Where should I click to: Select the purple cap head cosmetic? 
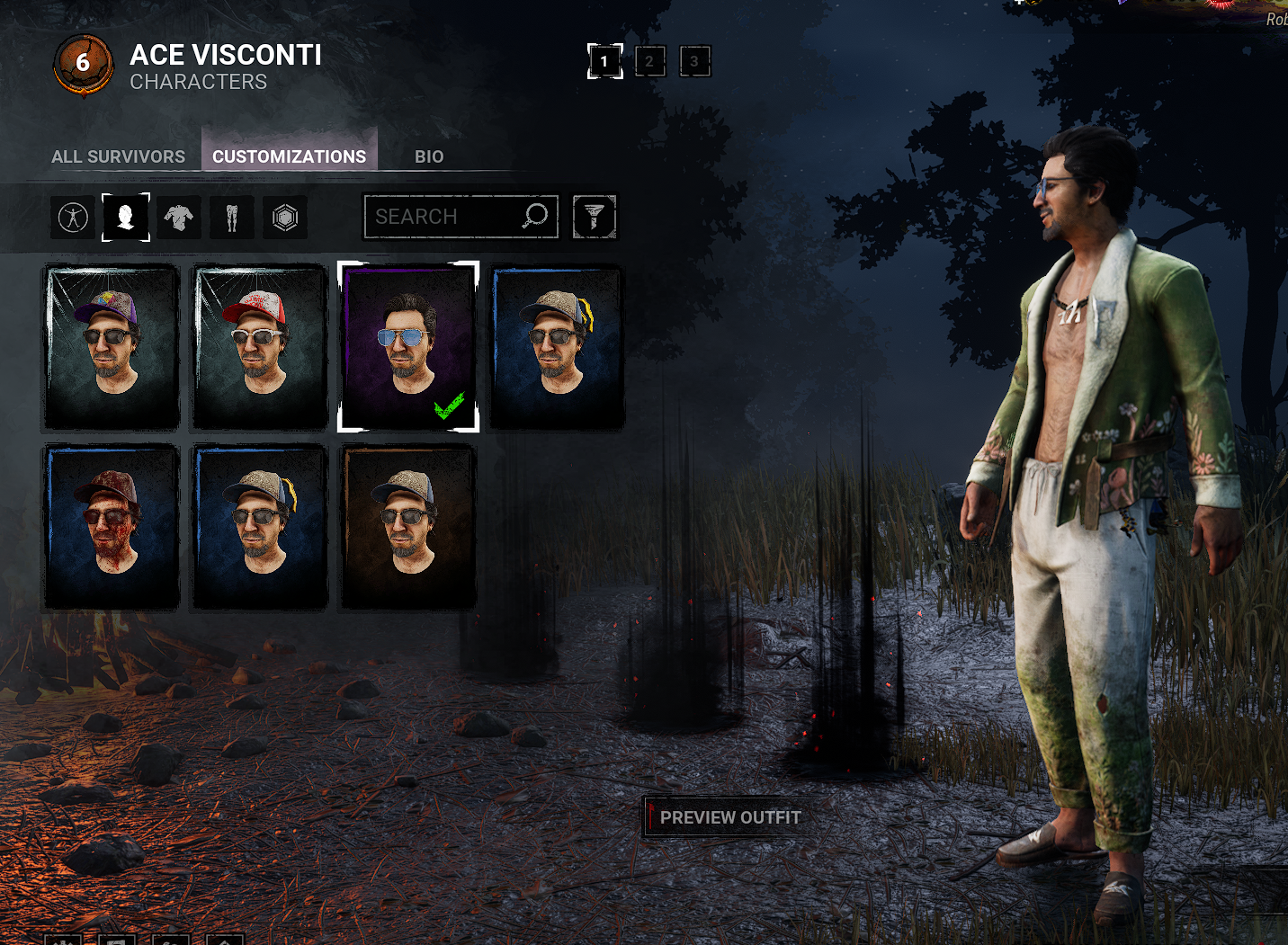112,347
